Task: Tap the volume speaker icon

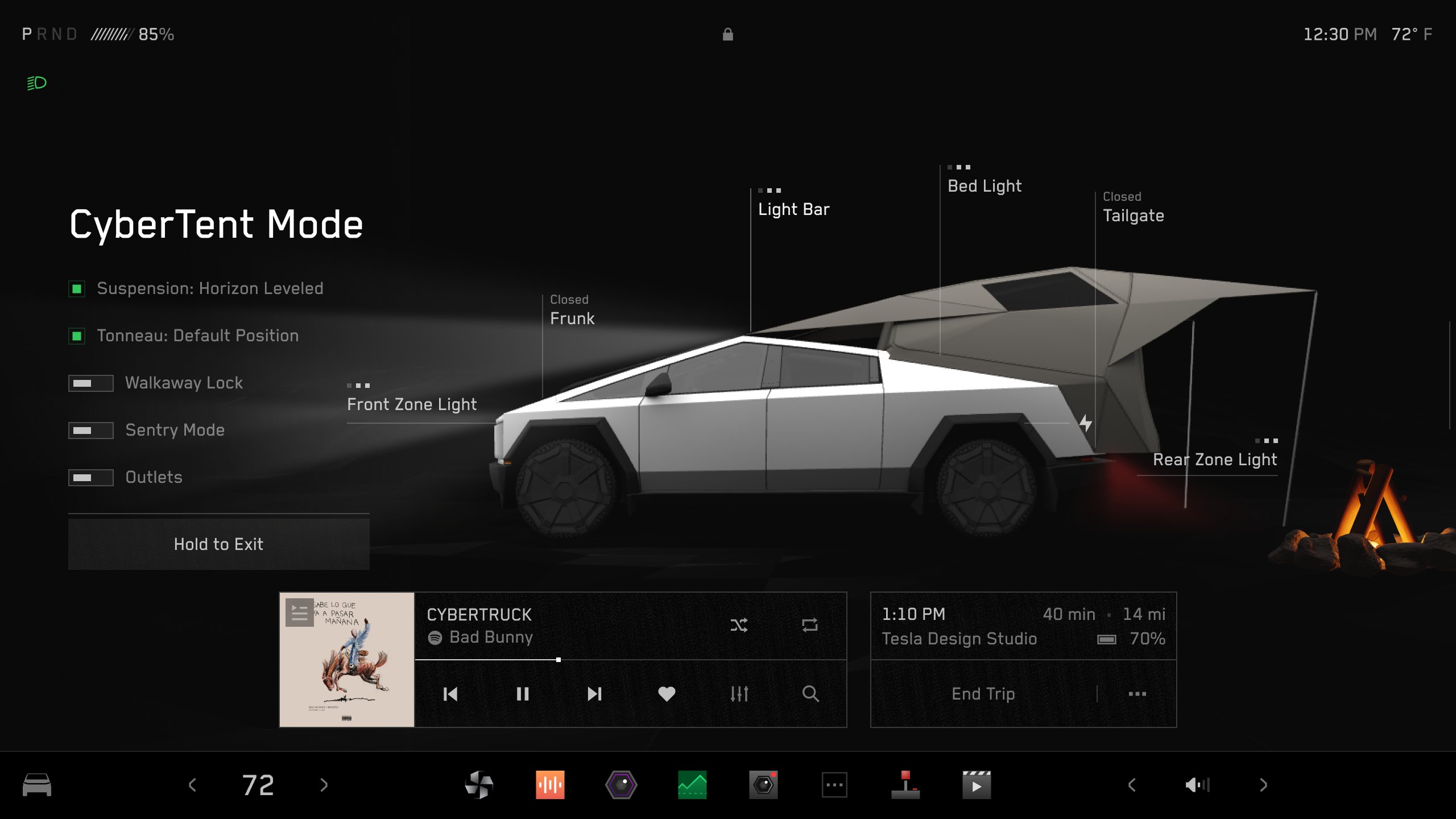Action: tap(1197, 784)
